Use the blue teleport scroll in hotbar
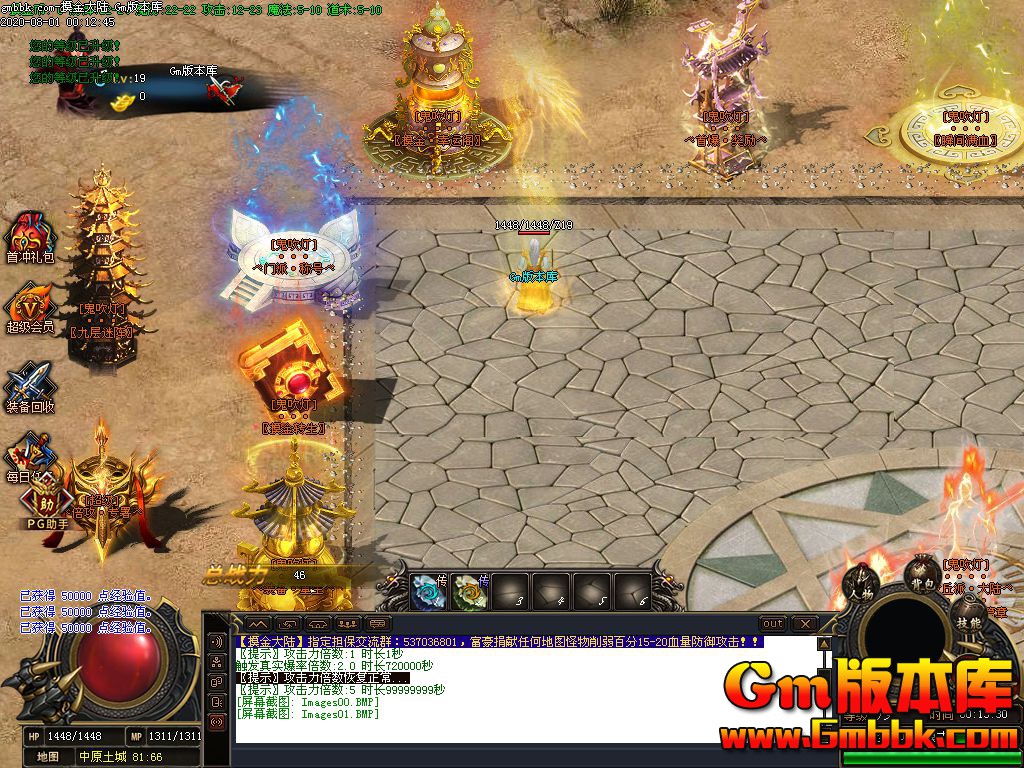The width and height of the screenshot is (1024, 768). coord(430,591)
